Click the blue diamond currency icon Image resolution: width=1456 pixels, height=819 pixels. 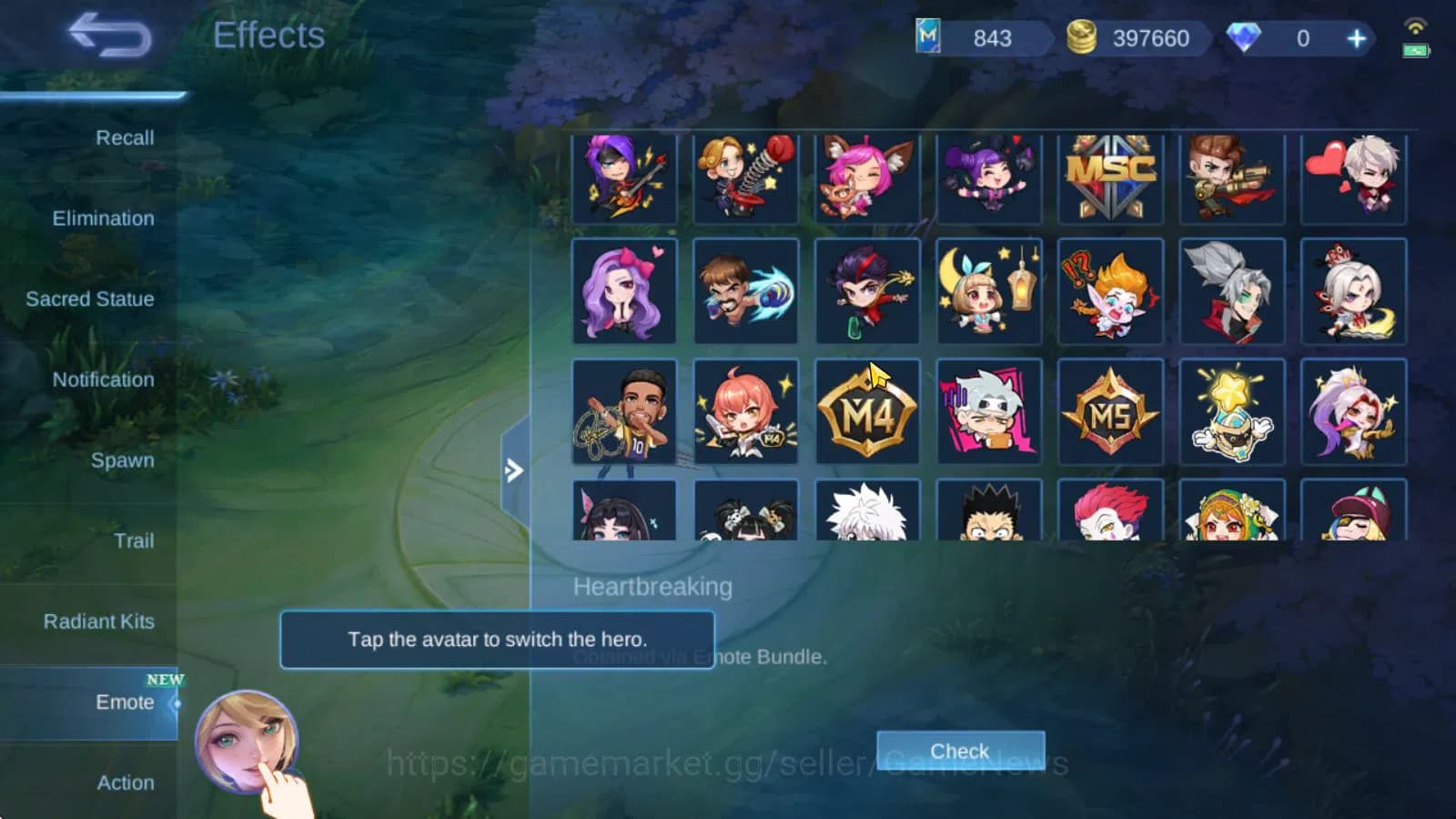[x=1245, y=38]
